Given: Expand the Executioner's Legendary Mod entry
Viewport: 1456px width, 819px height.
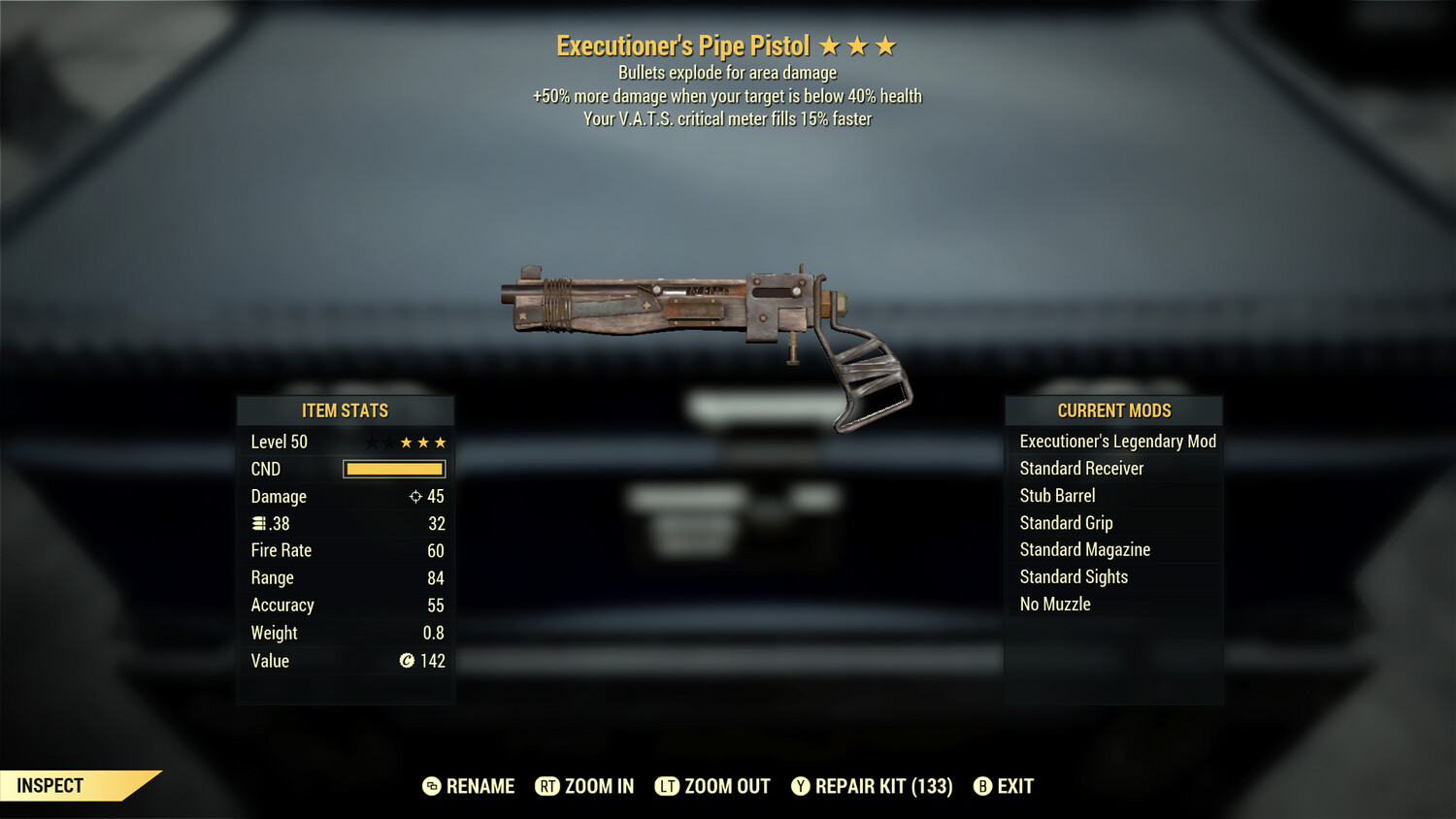Looking at the screenshot, I should pyautogui.click(x=1116, y=441).
